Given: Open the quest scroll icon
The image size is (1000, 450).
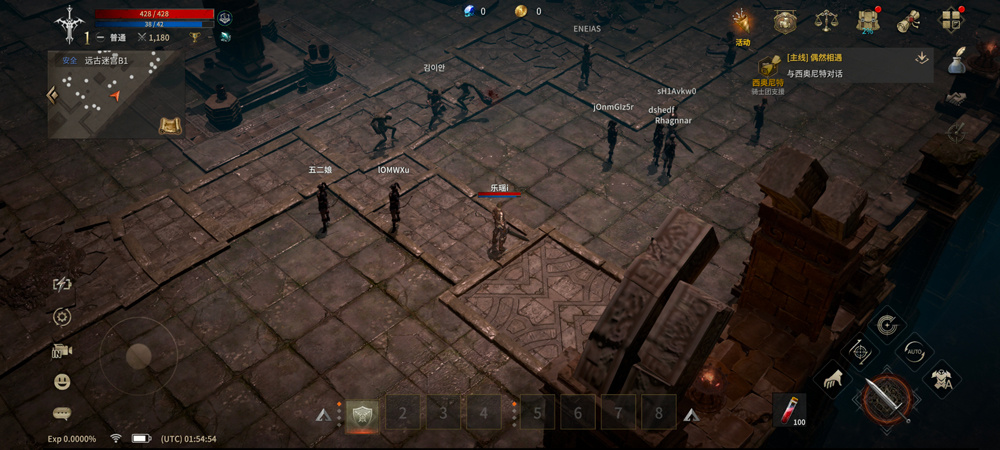Looking at the screenshot, I should (909, 21).
